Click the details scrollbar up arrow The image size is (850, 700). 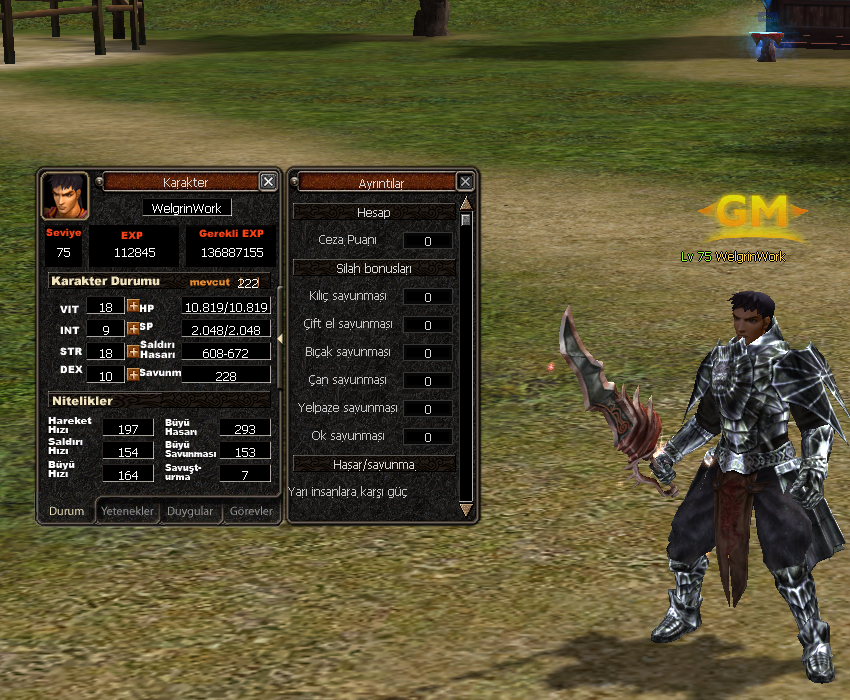465,203
